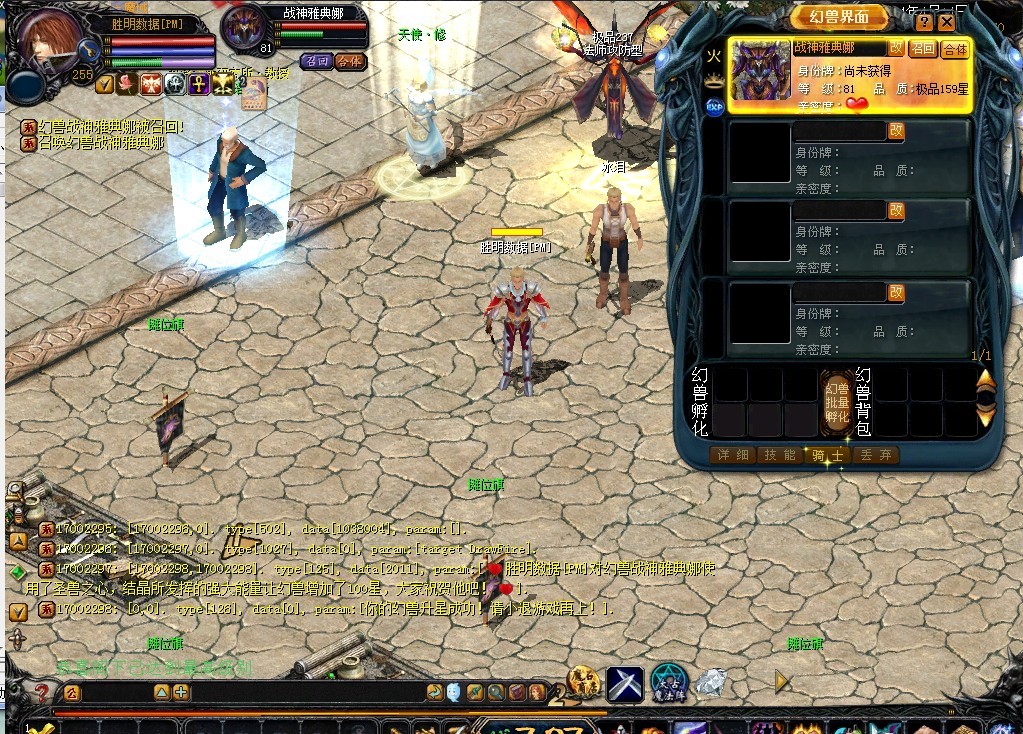Viewport: 1023px width, 734px height.
Task: Recall pet using 召回 under the pet HUD
Action: click(x=316, y=61)
